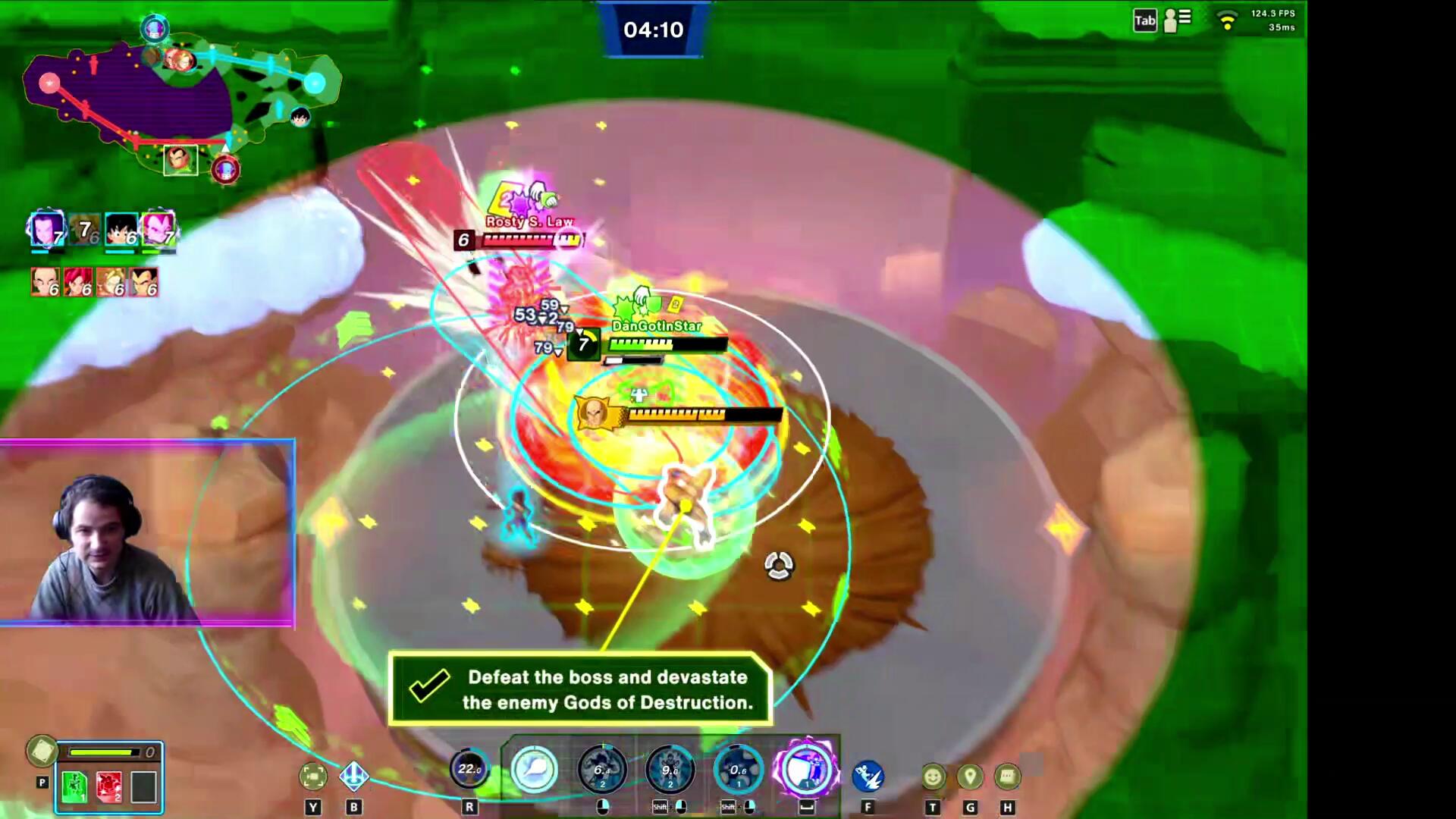Image resolution: width=1456 pixels, height=819 pixels.
Task: Use the glowing light-blue basic attack skill
Action: click(x=534, y=770)
